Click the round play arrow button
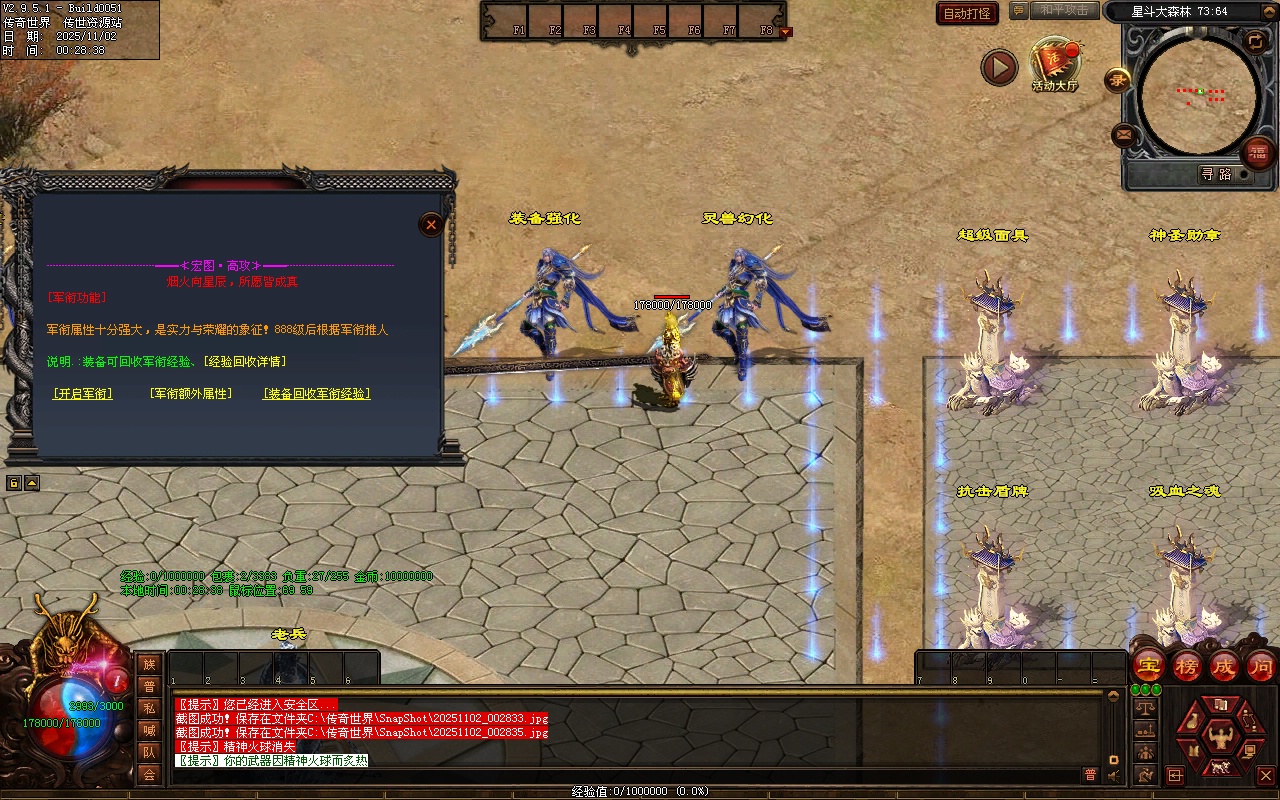 (x=998, y=67)
